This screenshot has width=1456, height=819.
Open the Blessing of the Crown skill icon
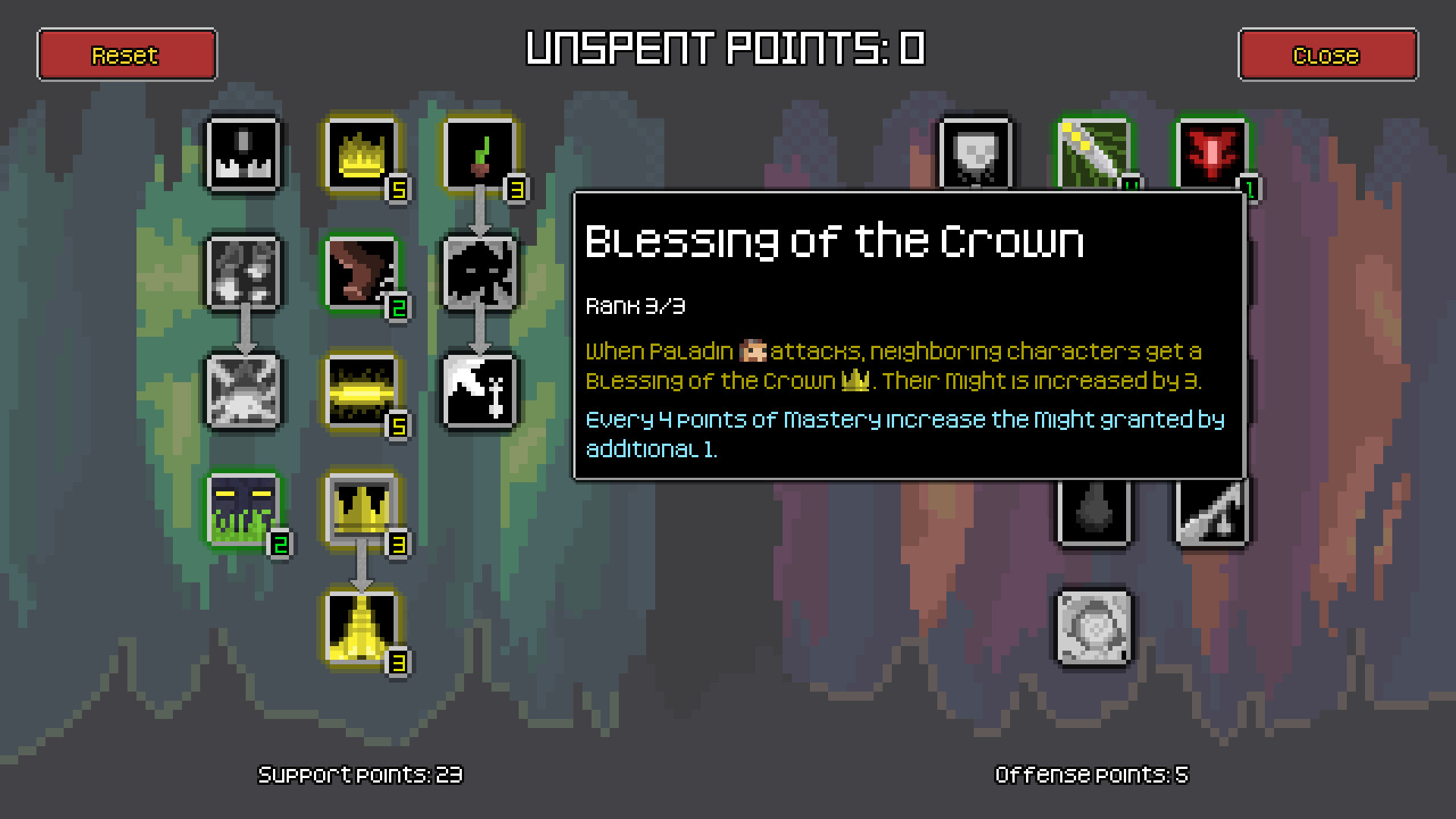[362, 512]
